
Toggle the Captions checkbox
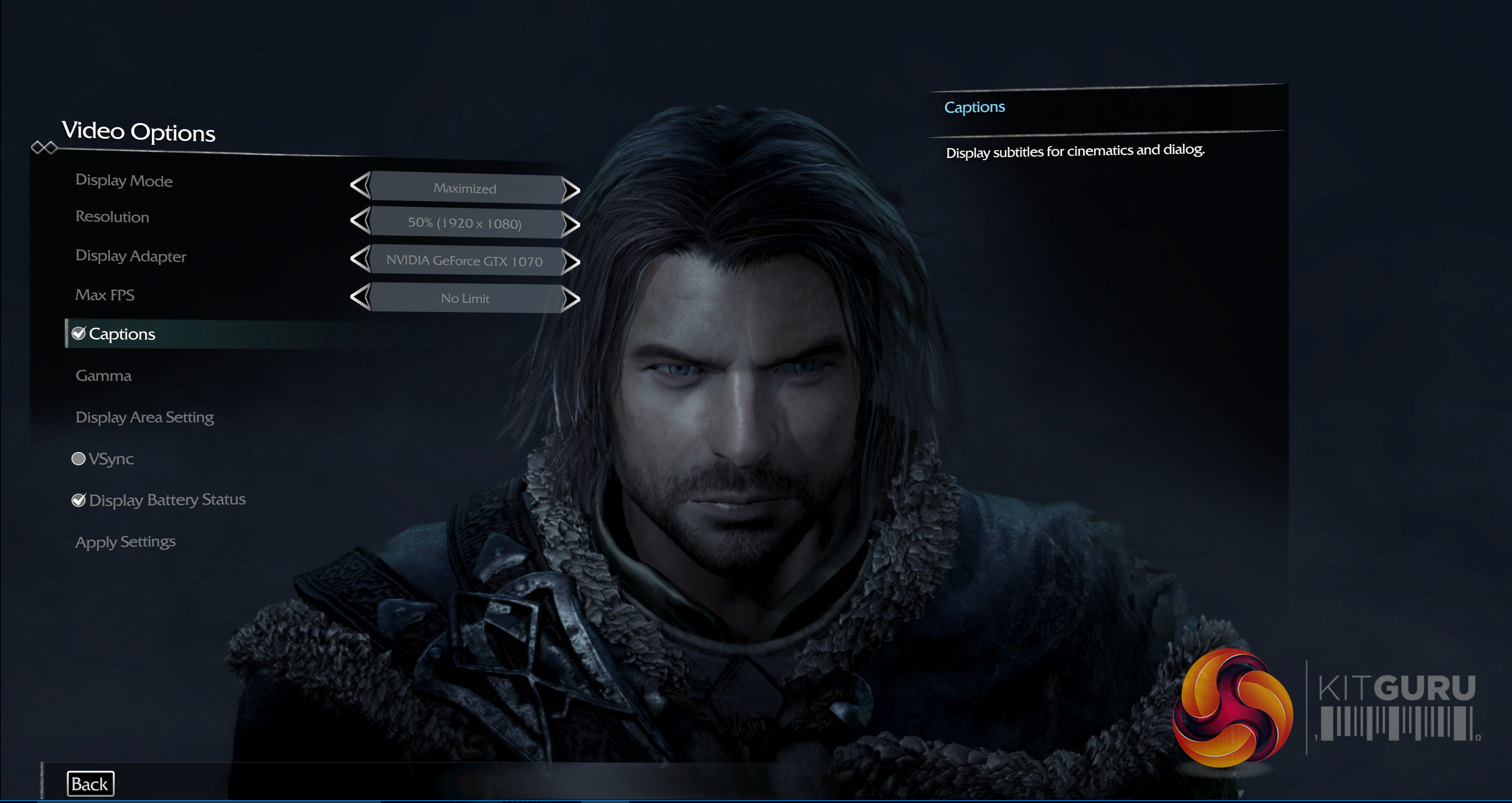click(79, 334)
